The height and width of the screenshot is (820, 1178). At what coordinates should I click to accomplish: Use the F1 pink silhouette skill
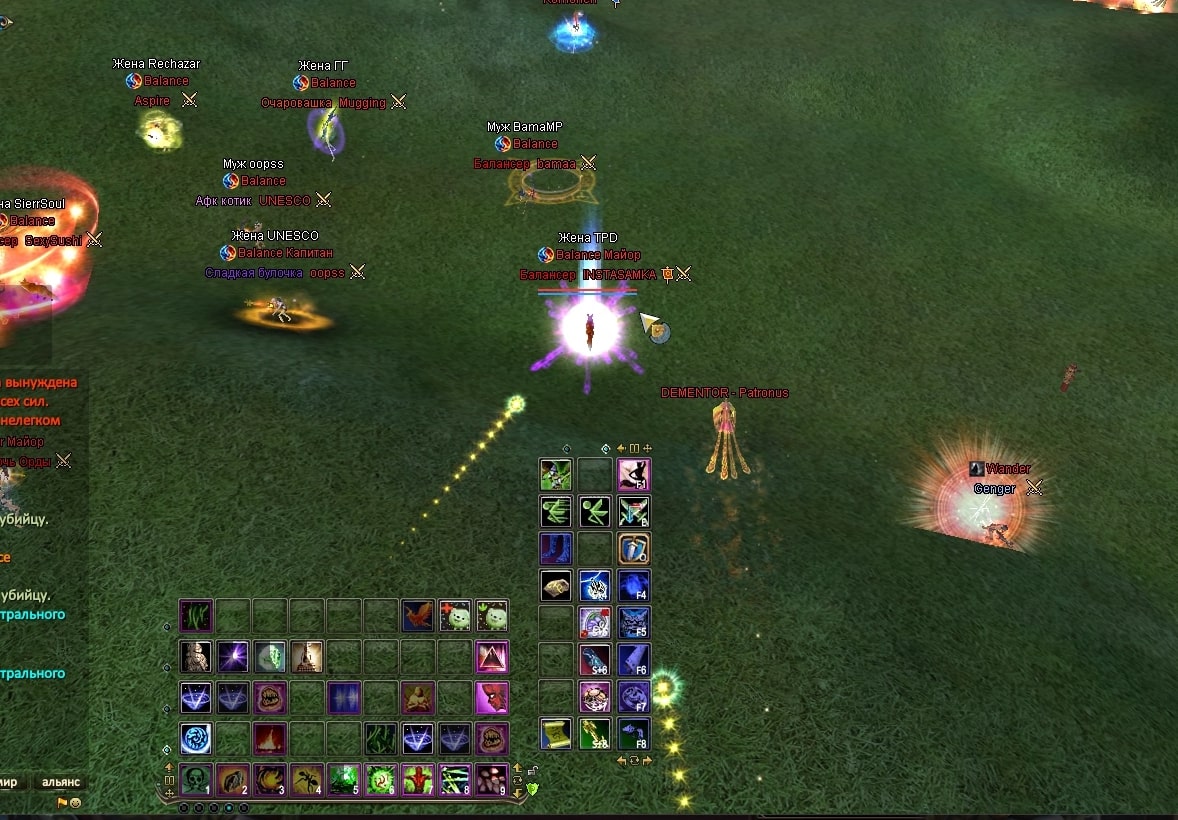pos(634,474)
